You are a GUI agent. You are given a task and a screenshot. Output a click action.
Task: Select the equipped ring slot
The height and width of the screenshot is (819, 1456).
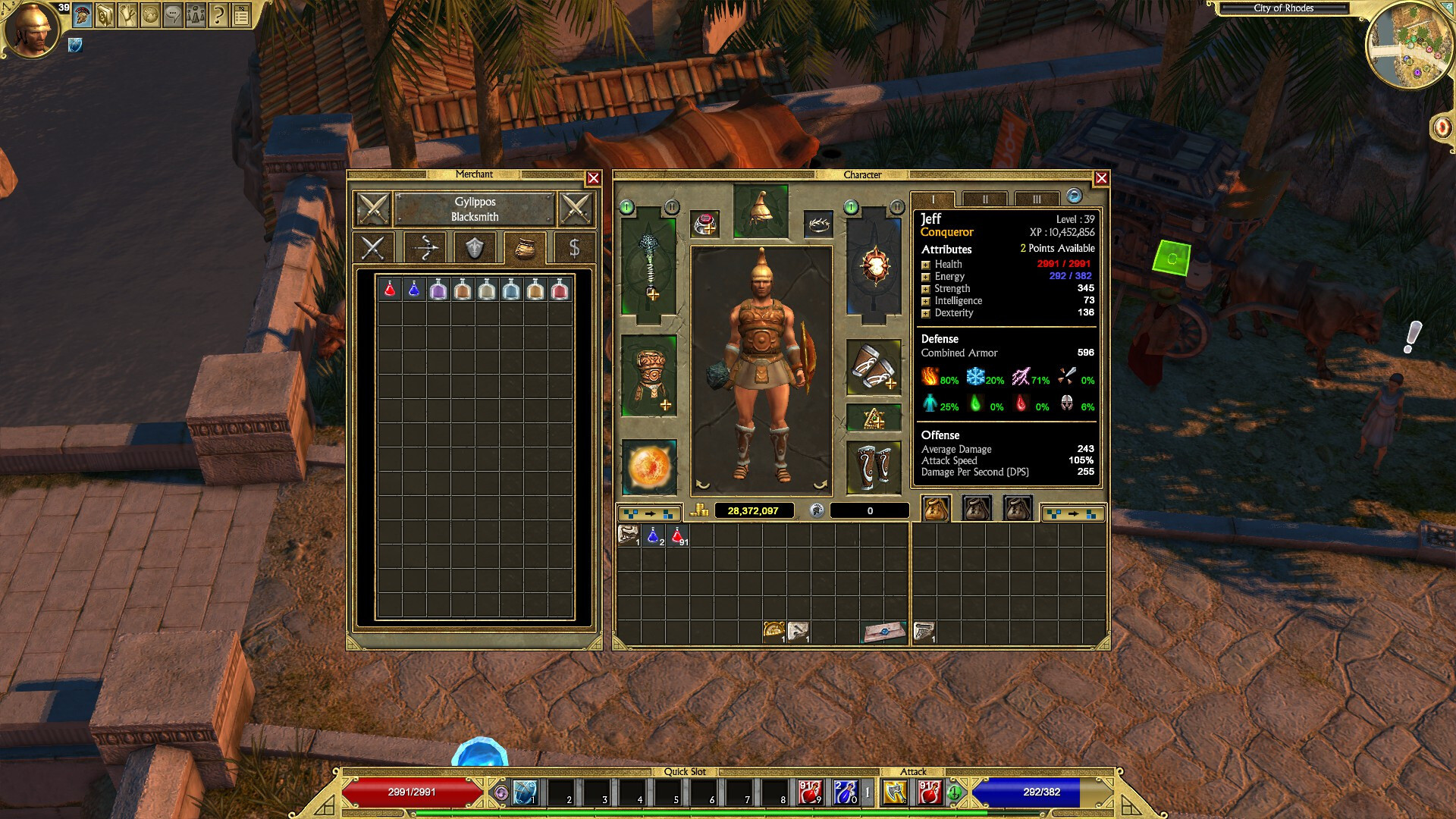coord(705,224)
